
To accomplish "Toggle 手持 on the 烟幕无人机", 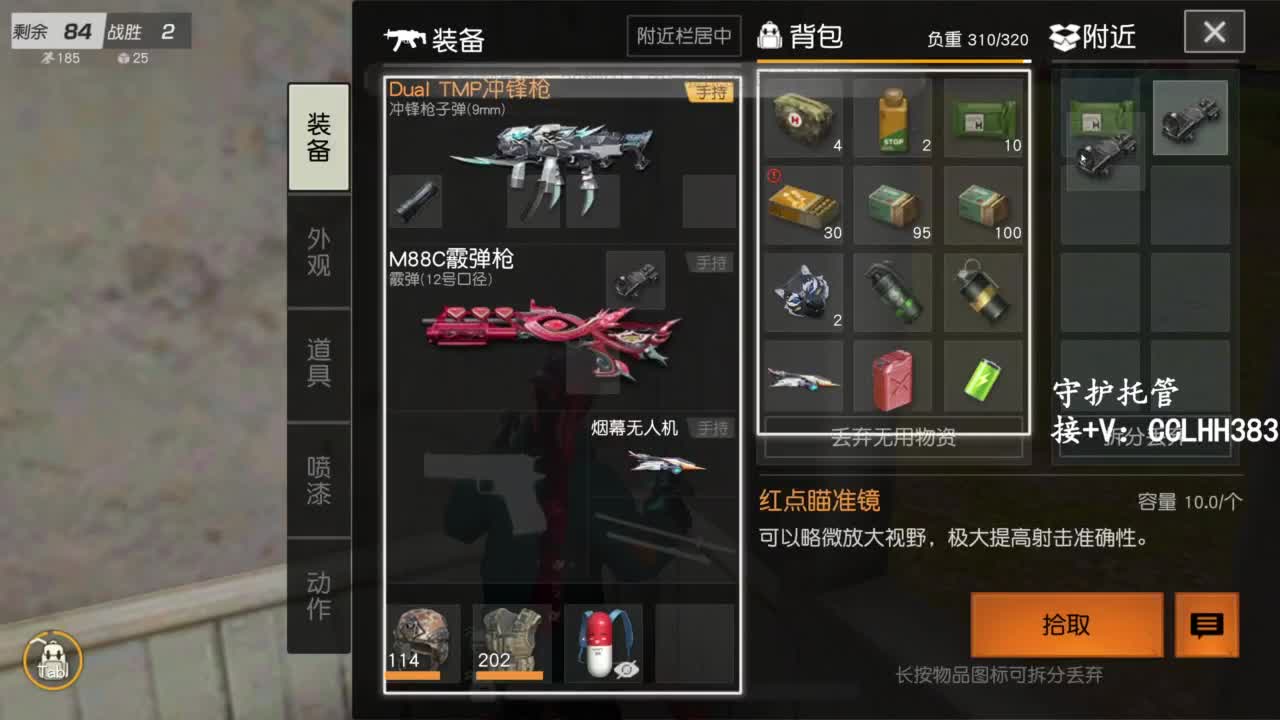I will point(714,428).
